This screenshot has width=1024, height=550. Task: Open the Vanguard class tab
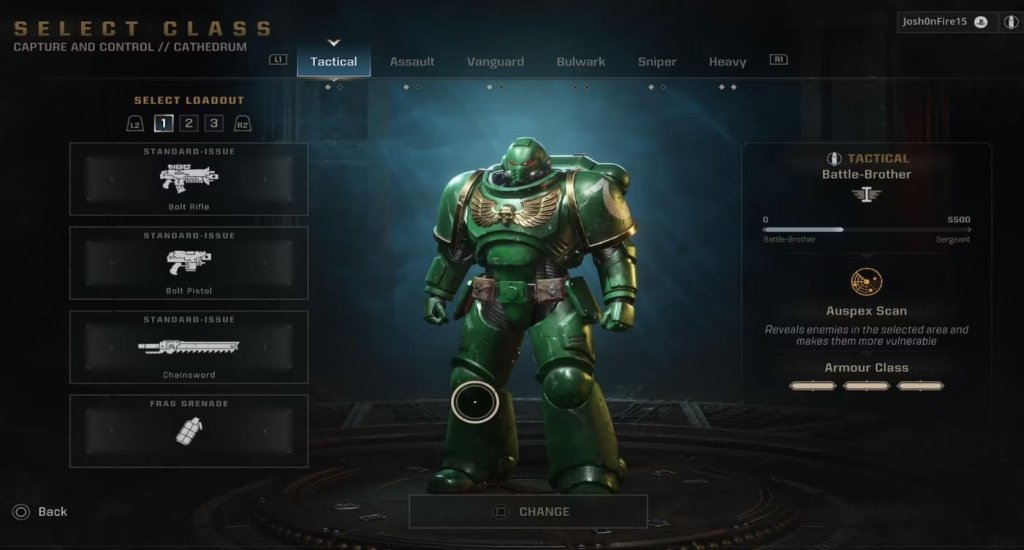click(495, 61)
